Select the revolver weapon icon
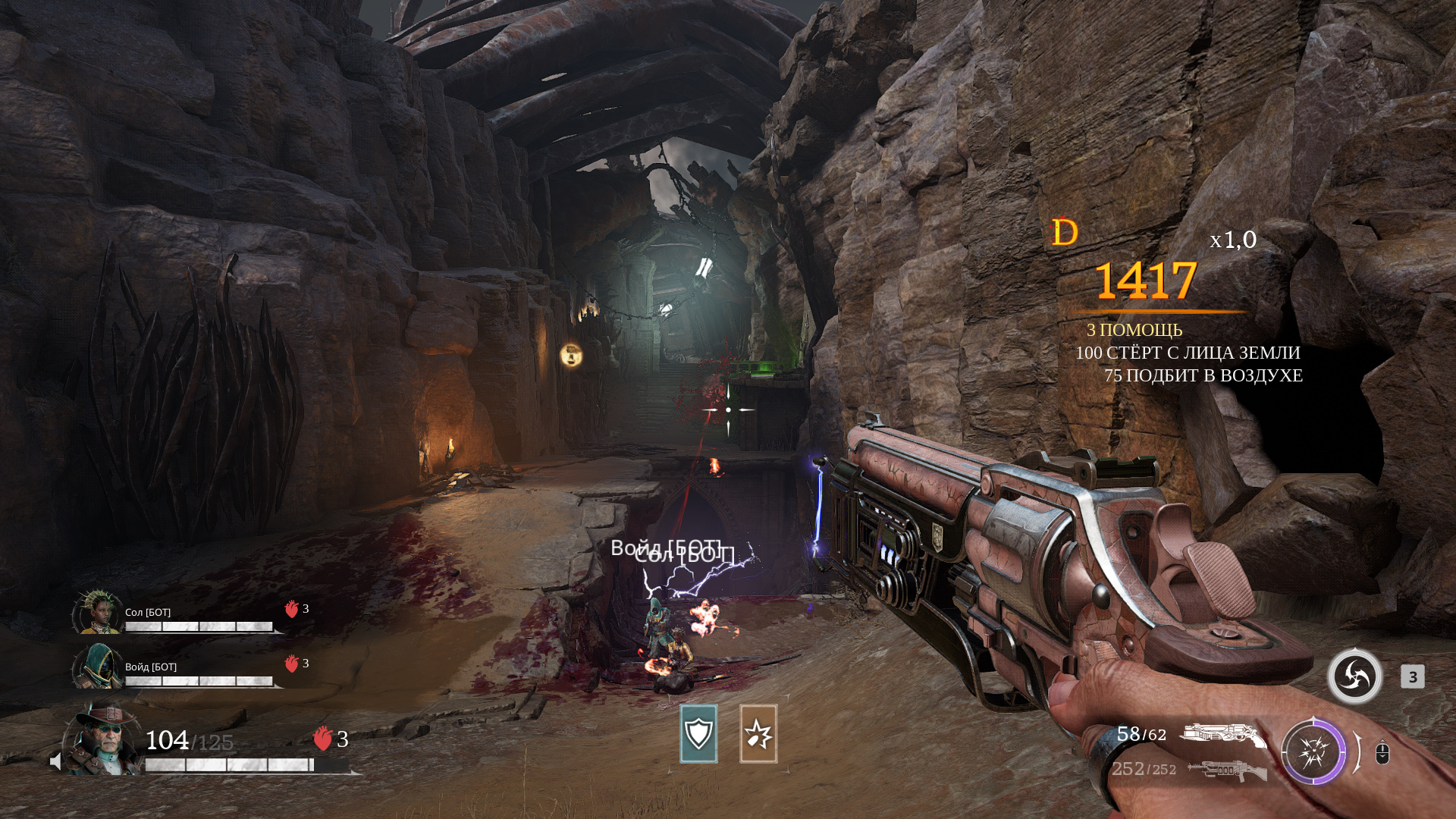The width and height of the screenshot is (1456, 819). click(x=1222, y=735)
